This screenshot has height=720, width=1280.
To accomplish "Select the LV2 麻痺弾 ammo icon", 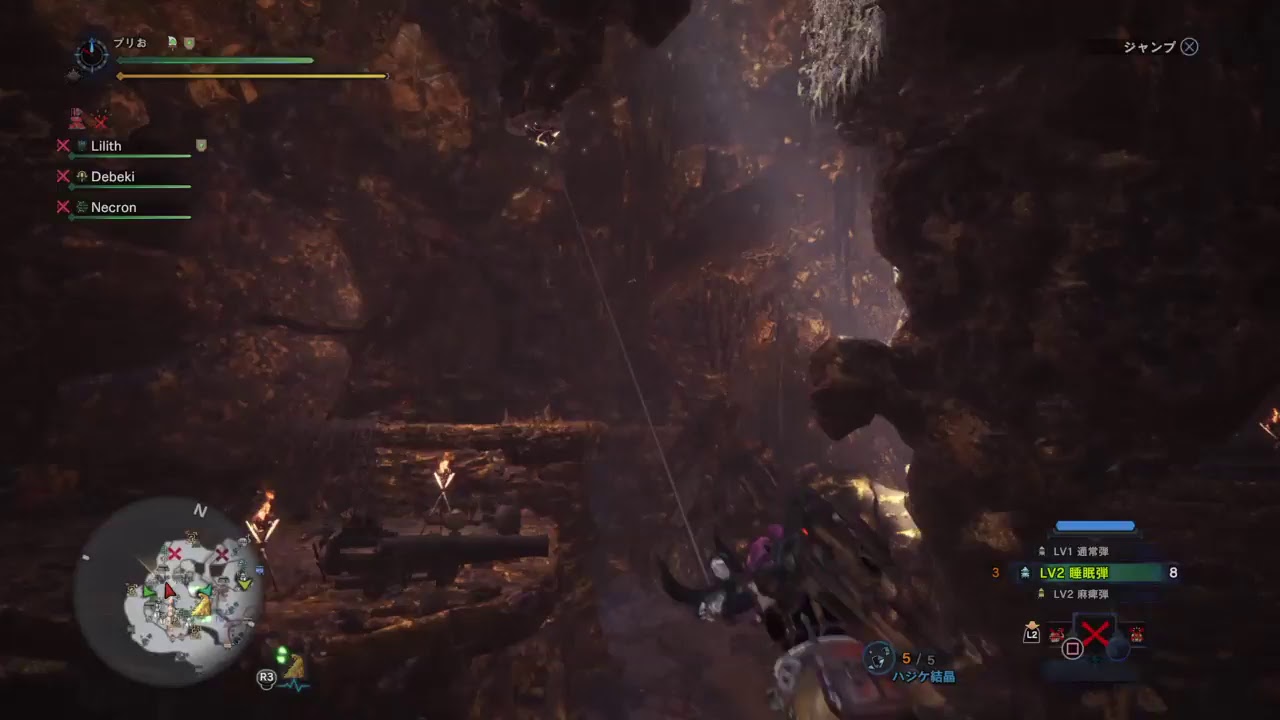I will pos(1041,592).
